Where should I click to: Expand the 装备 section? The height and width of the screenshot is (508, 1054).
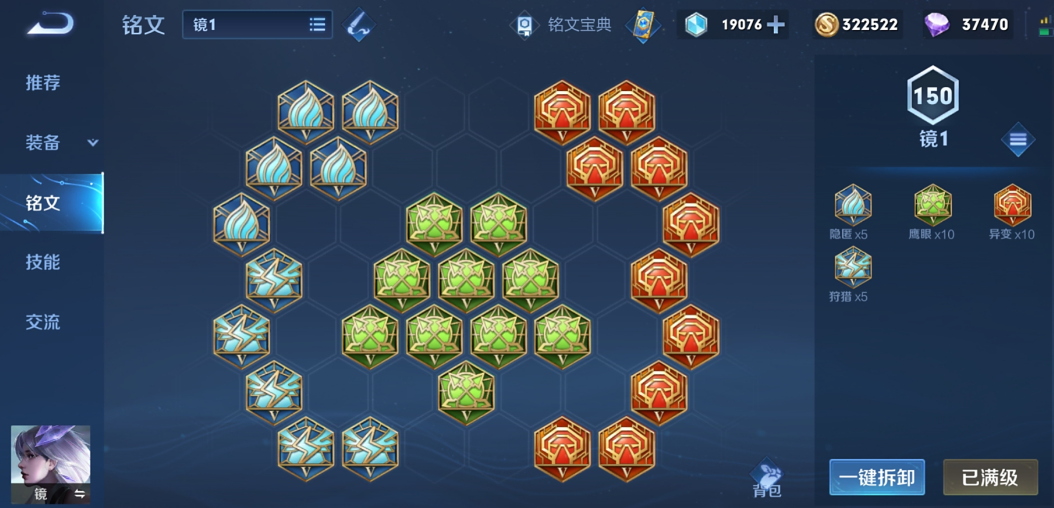click(x=60, y=143)
